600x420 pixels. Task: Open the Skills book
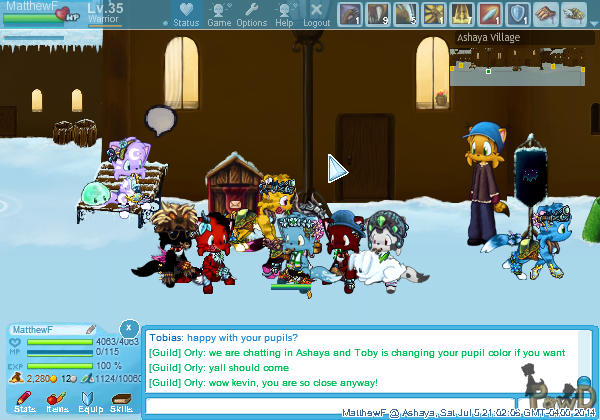click(121, 401)
